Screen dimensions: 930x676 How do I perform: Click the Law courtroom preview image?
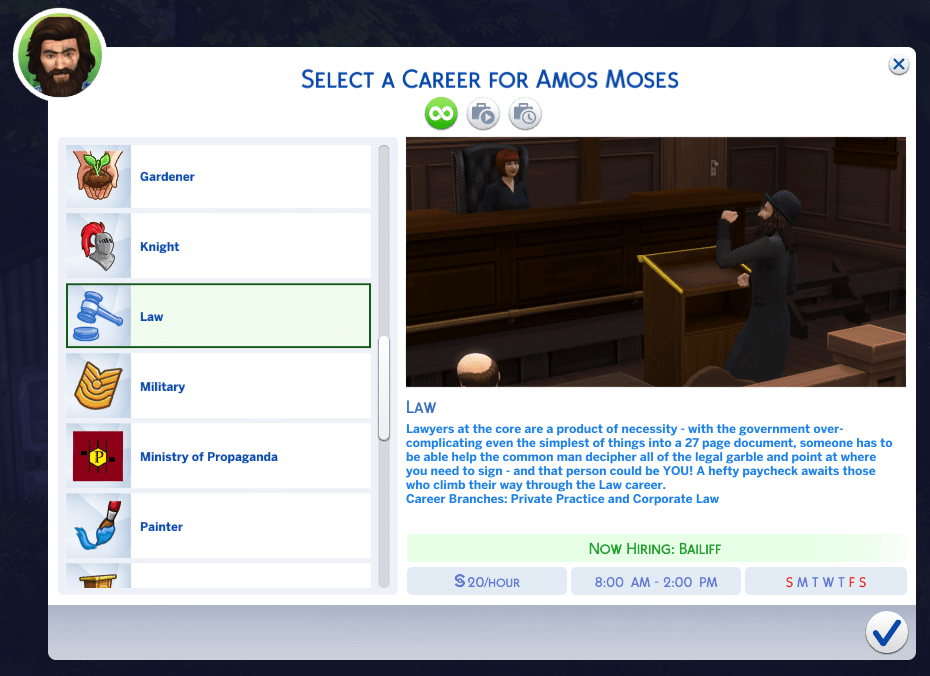(655, 262)
